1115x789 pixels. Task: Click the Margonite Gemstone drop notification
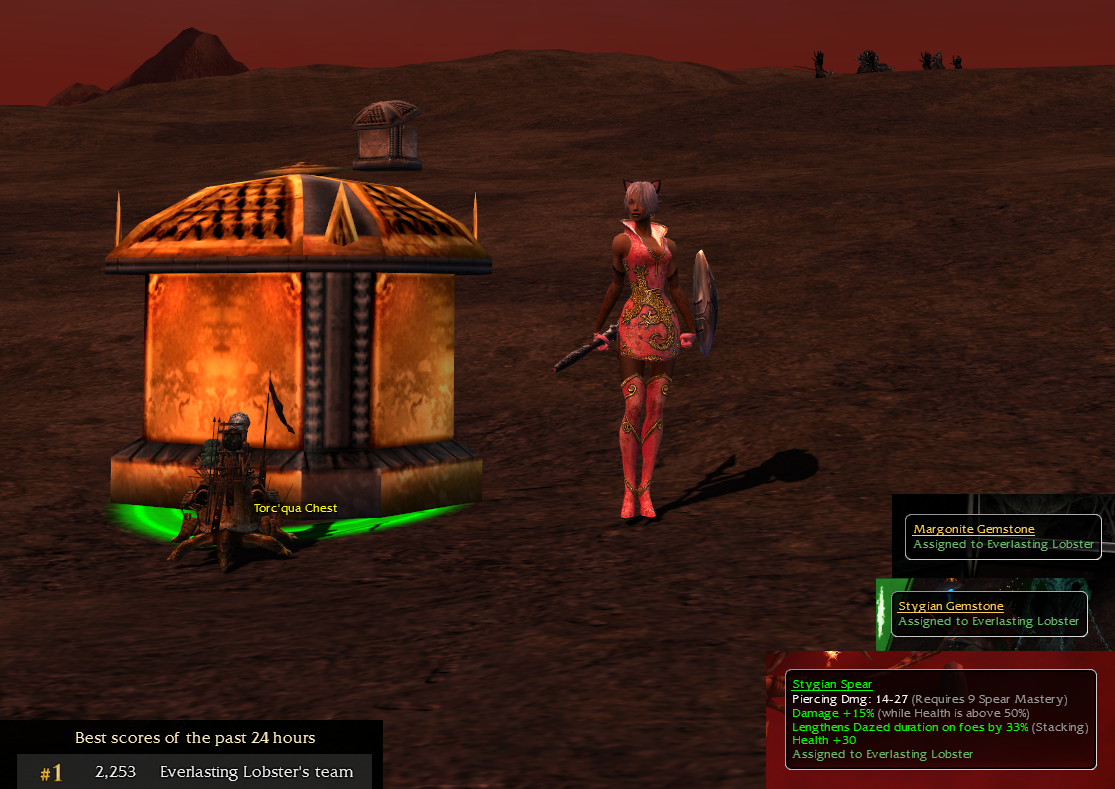pos(1003,537)
